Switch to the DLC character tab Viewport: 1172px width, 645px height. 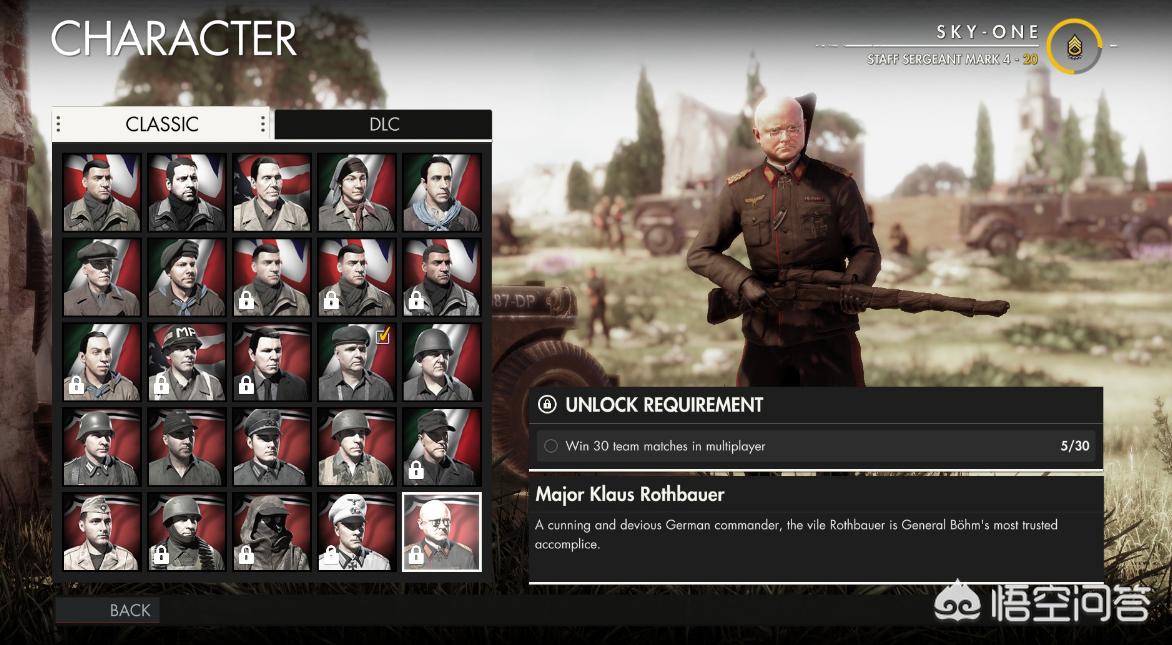[383, 124]
